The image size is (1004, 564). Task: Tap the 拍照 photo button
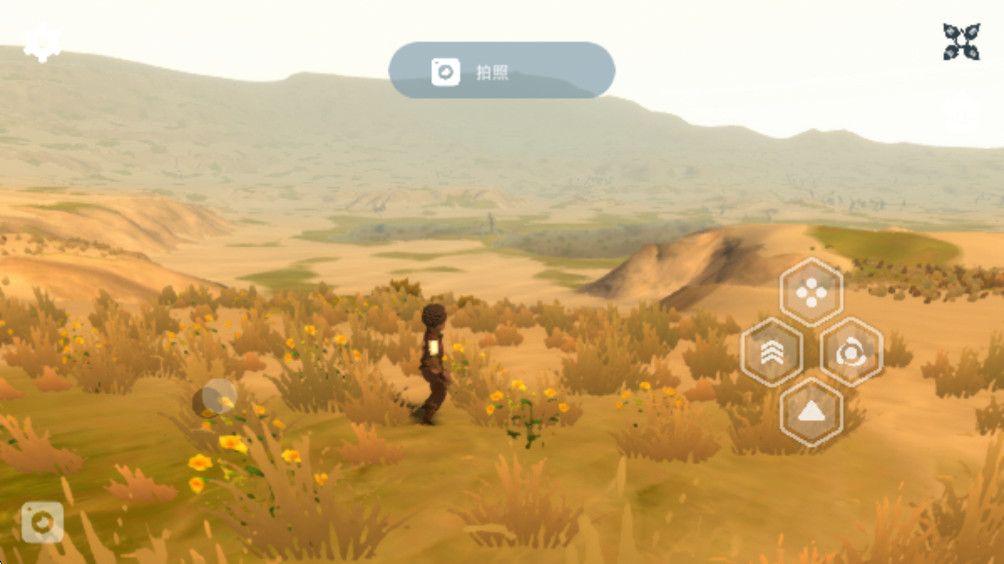tap(501, 71)
